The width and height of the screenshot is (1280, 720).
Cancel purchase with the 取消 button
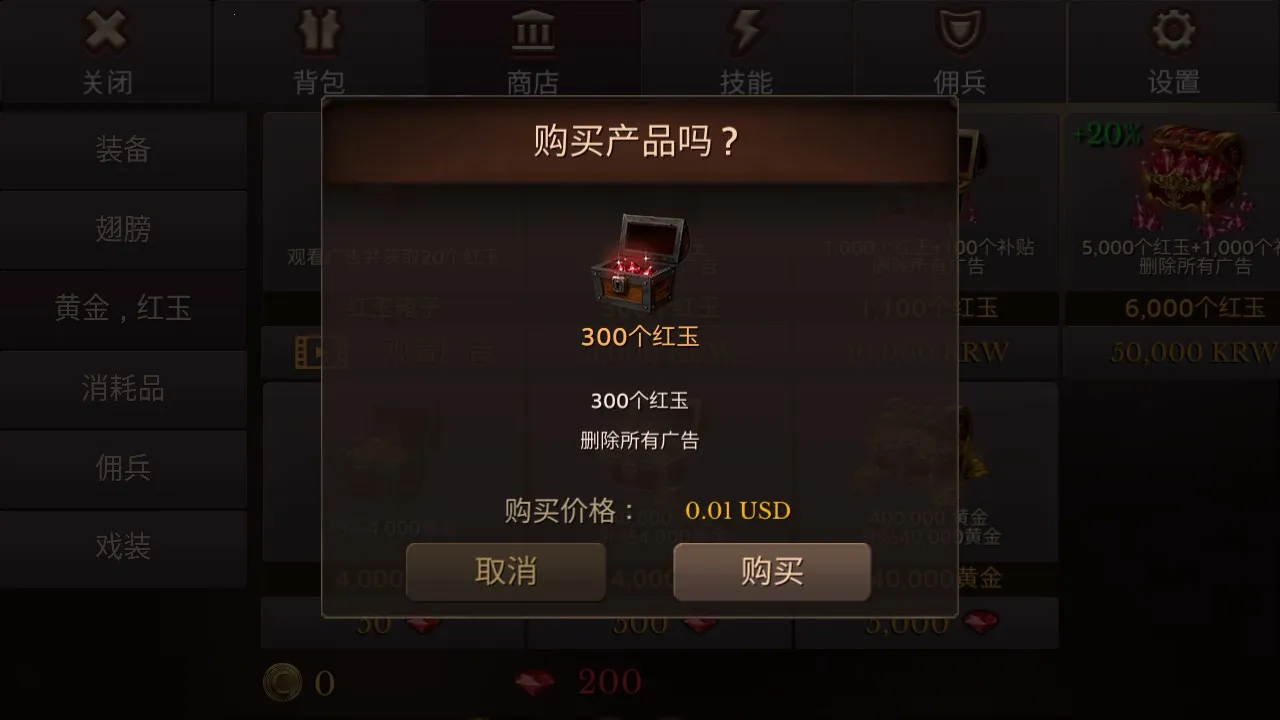[505, 572]
